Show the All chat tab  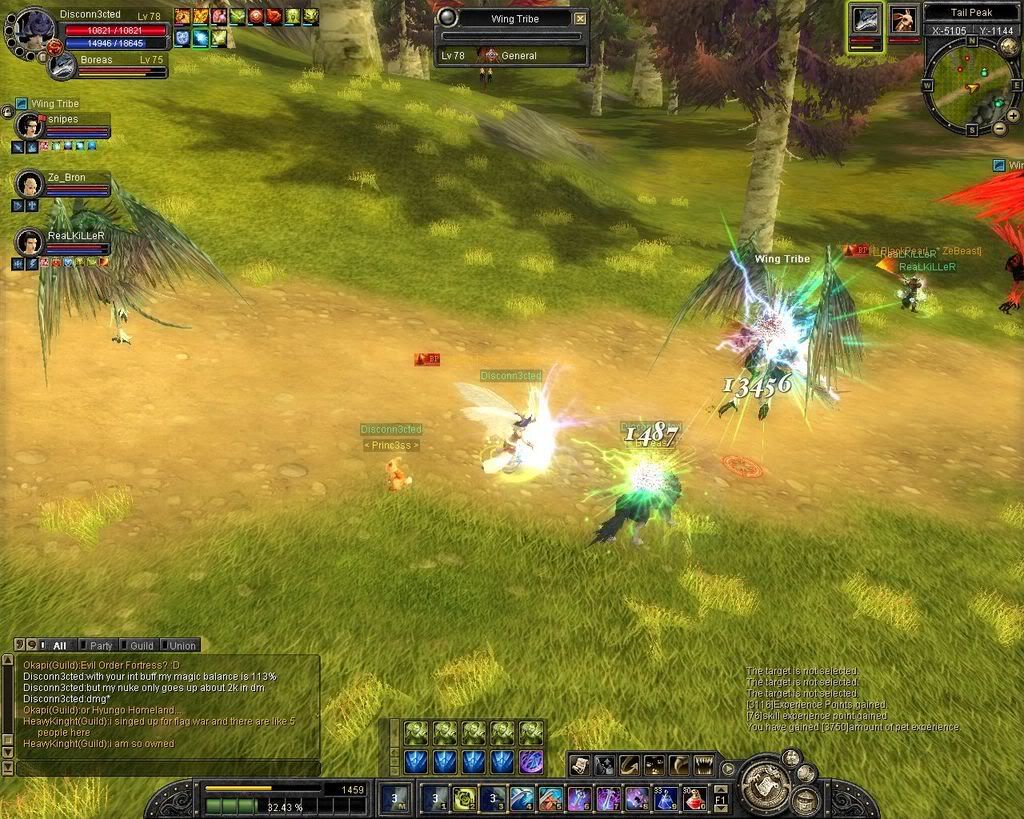[59, 646]
